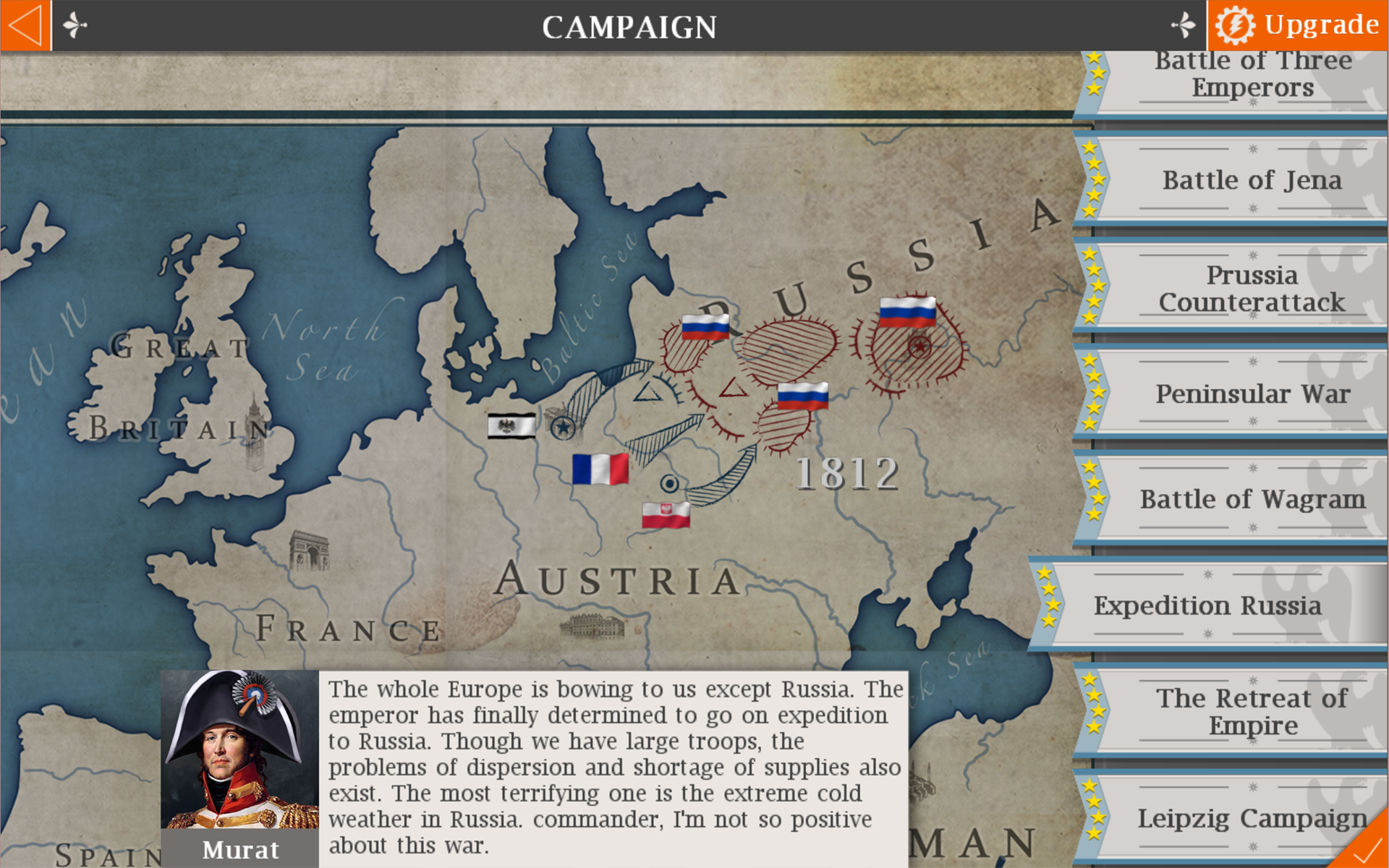The width and height of the screenshot is (1389, 868).
Task: Select the Expedition Russia campaign tab
Action: pyautogui.click(x=1207, y=606)
